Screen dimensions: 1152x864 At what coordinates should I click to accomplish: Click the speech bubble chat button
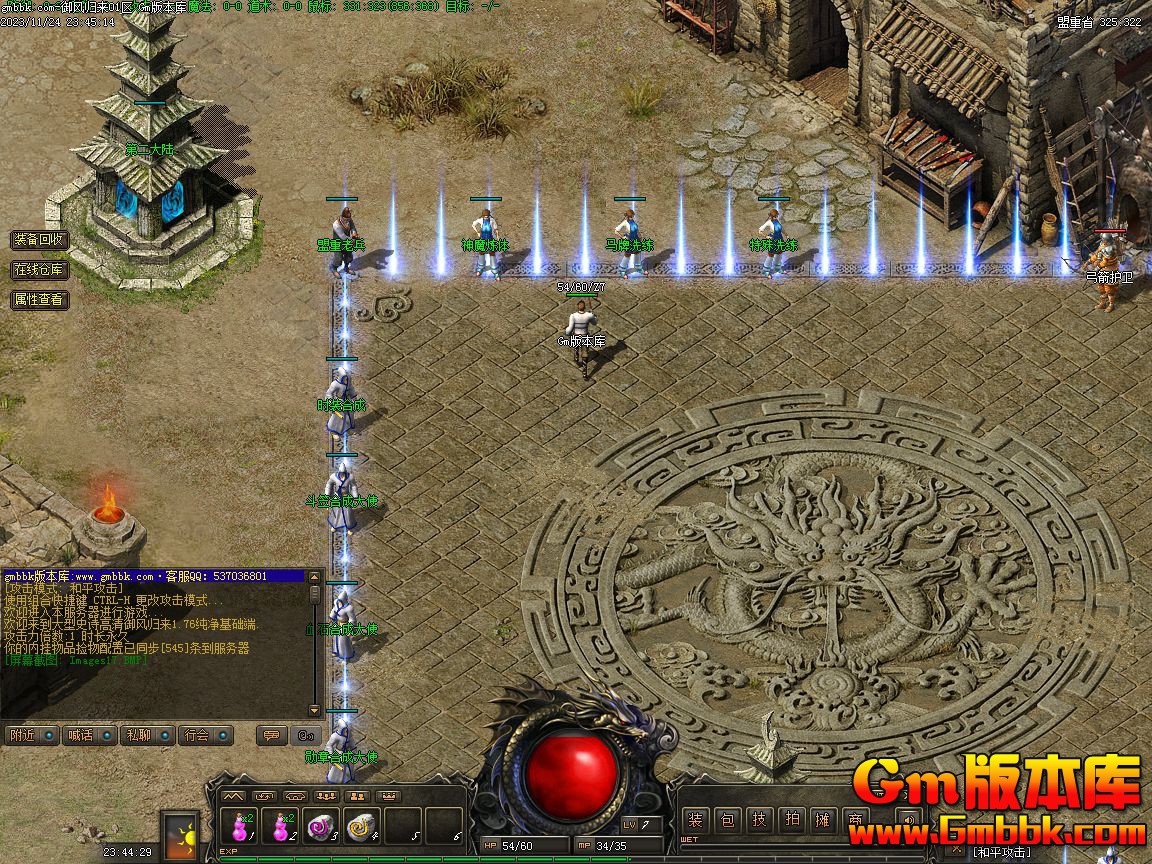tap(270, 735)
